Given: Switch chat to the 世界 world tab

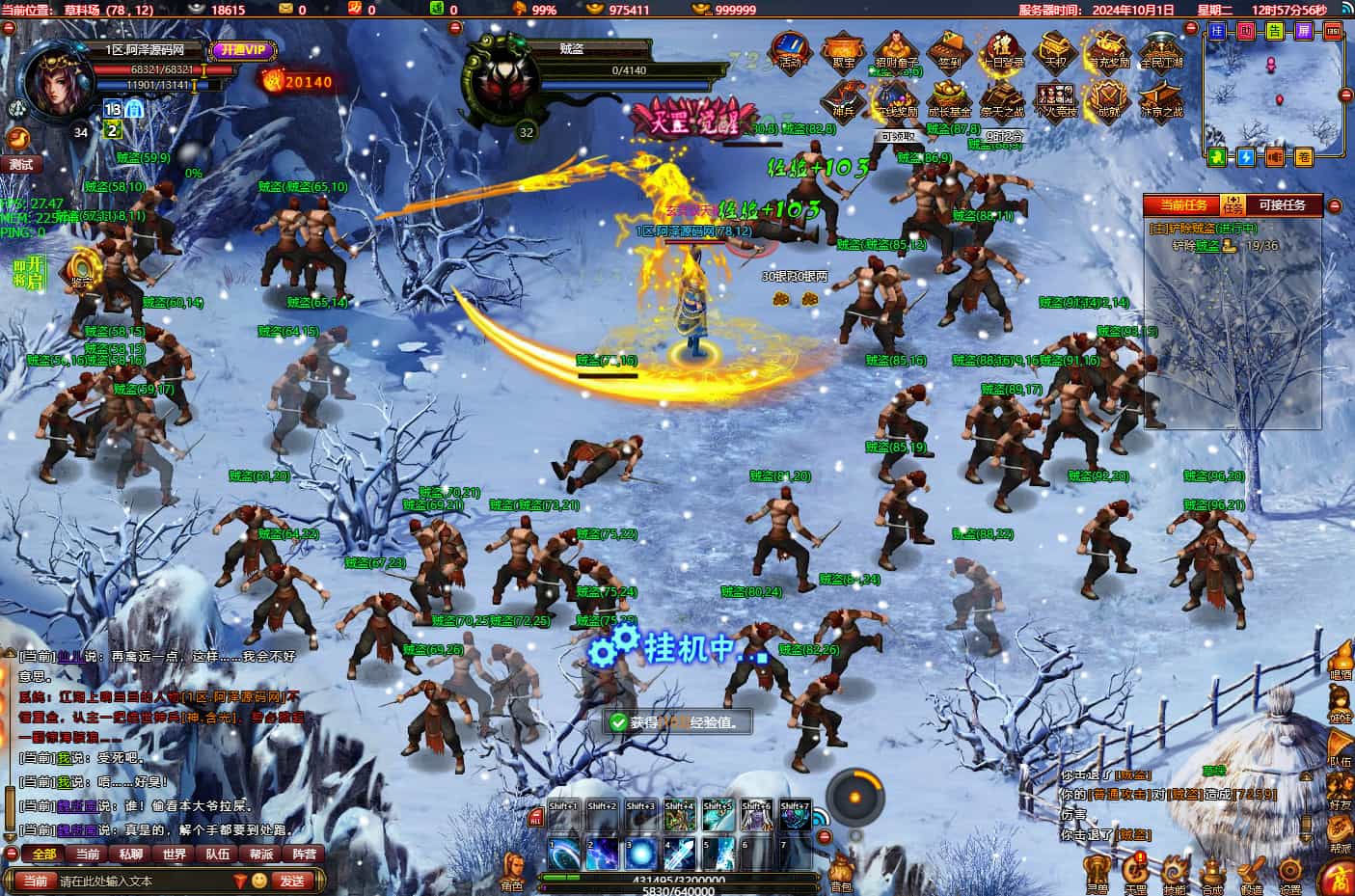Looking at the screenshot, I should tap(175, 854).
